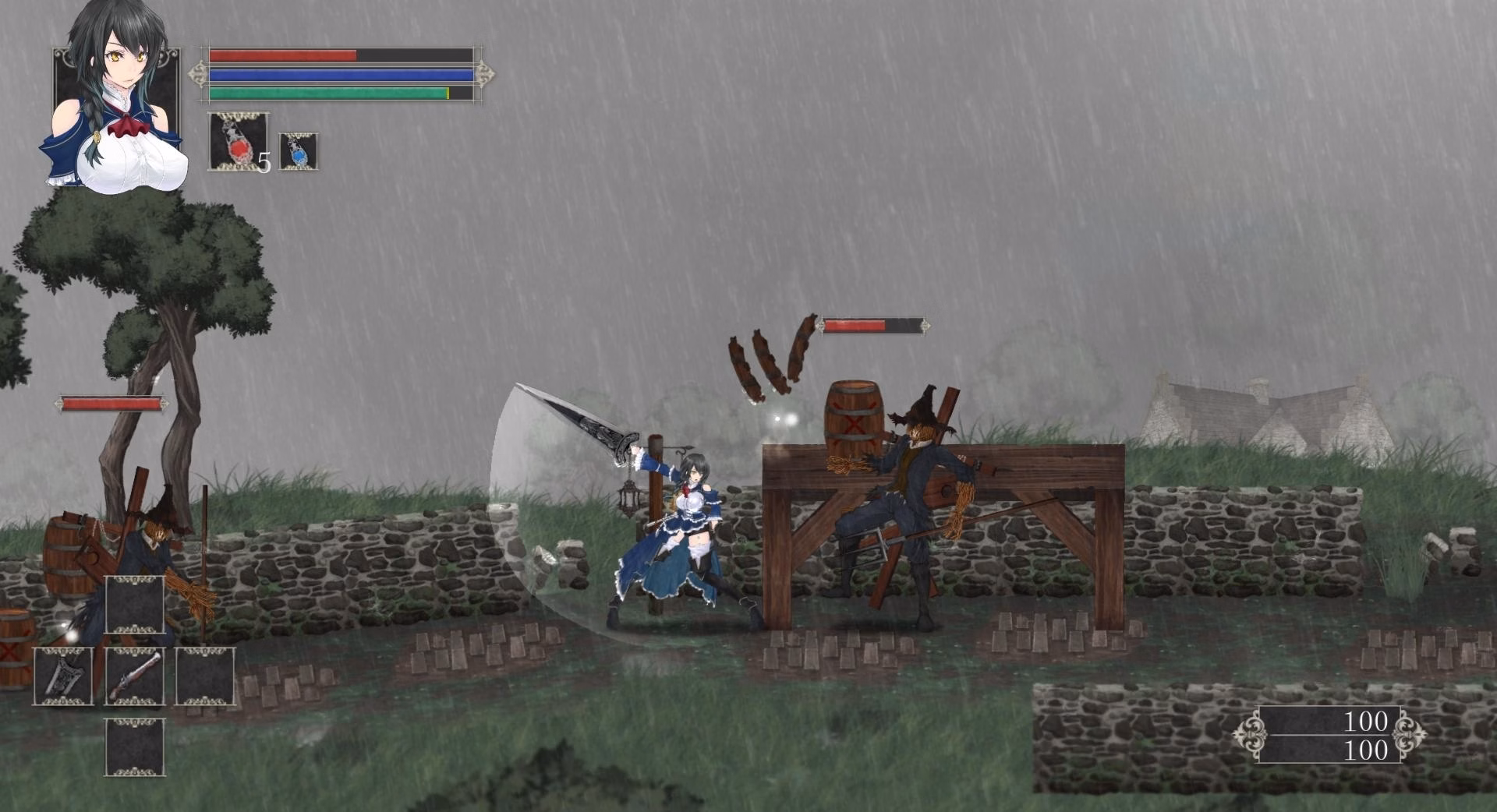Click the ornate emblem beside the currency counter
Image resolution: width=1497 pixels, height=812 pixels.
(1252, 734)
